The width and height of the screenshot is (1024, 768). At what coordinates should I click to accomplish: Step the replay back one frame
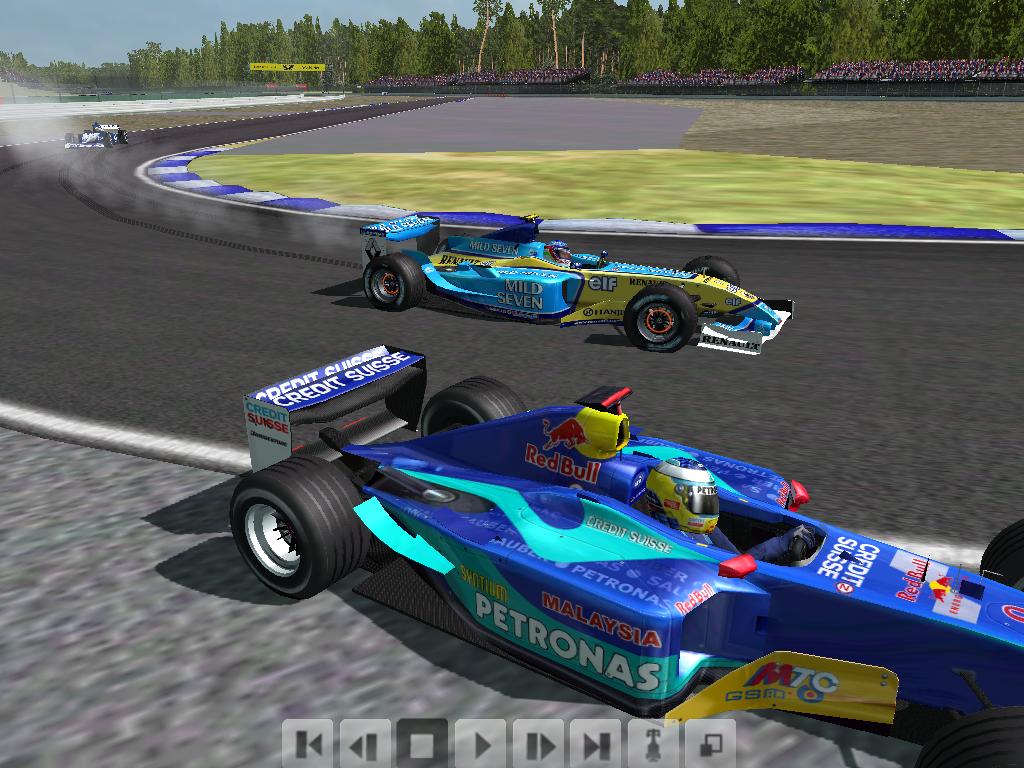pyautogui.click(x=365, y=744)
